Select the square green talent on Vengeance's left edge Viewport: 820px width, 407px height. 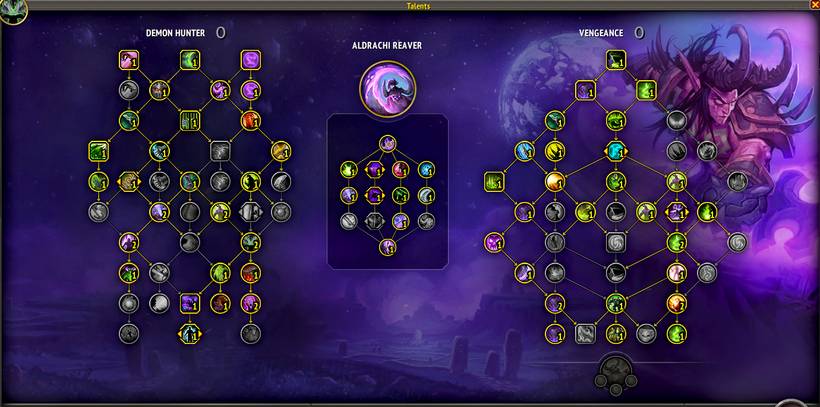coord(494,182)
